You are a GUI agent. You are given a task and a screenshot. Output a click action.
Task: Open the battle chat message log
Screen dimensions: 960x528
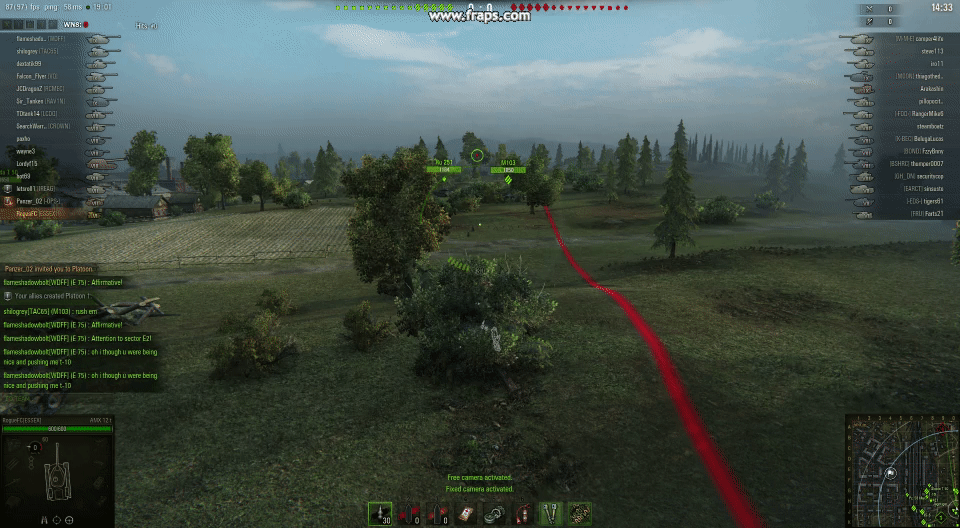[80, 328]
